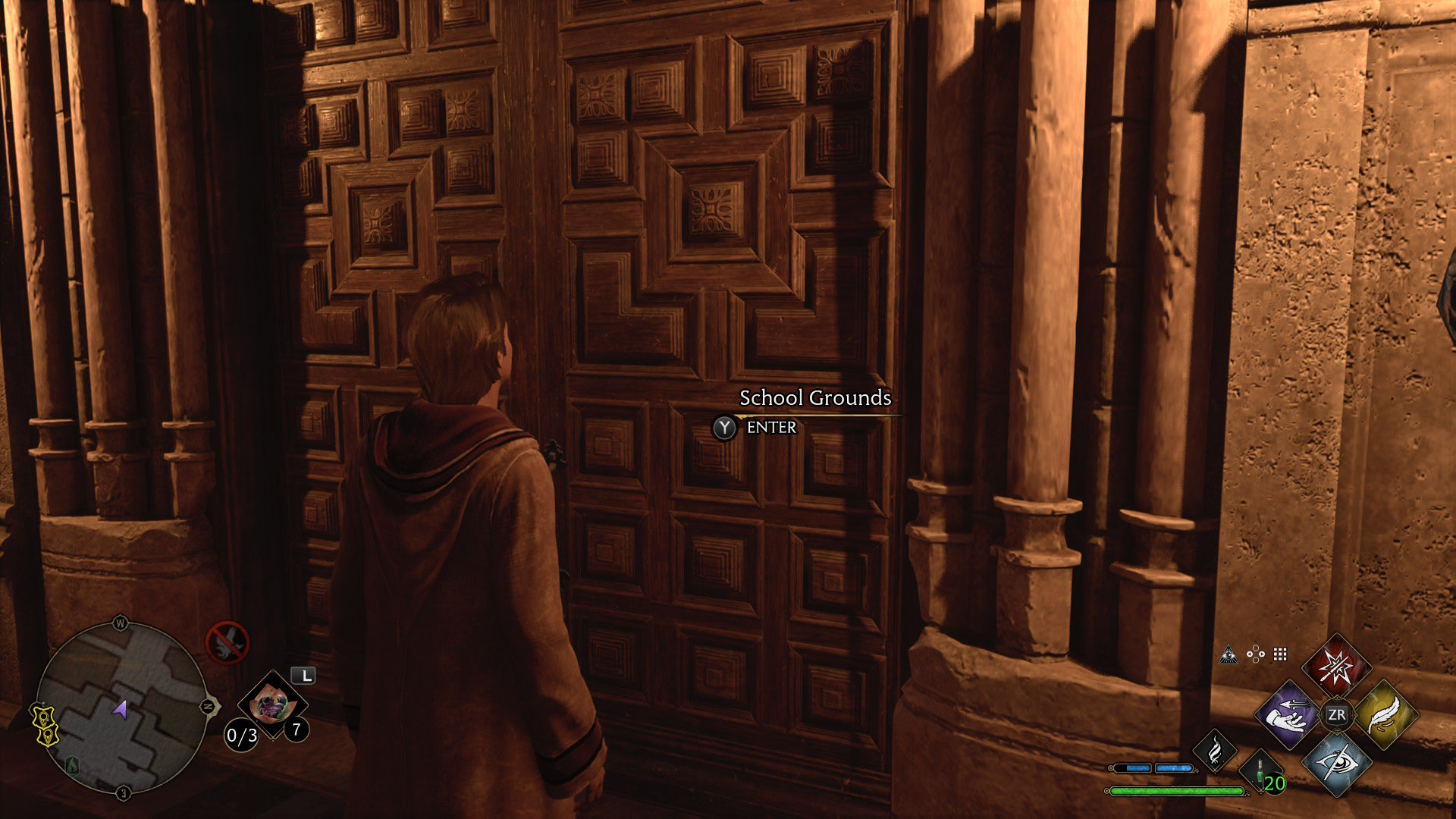1456x819 pixels.
Task: Click the circular minimap
Action: (x=121, y=708)
